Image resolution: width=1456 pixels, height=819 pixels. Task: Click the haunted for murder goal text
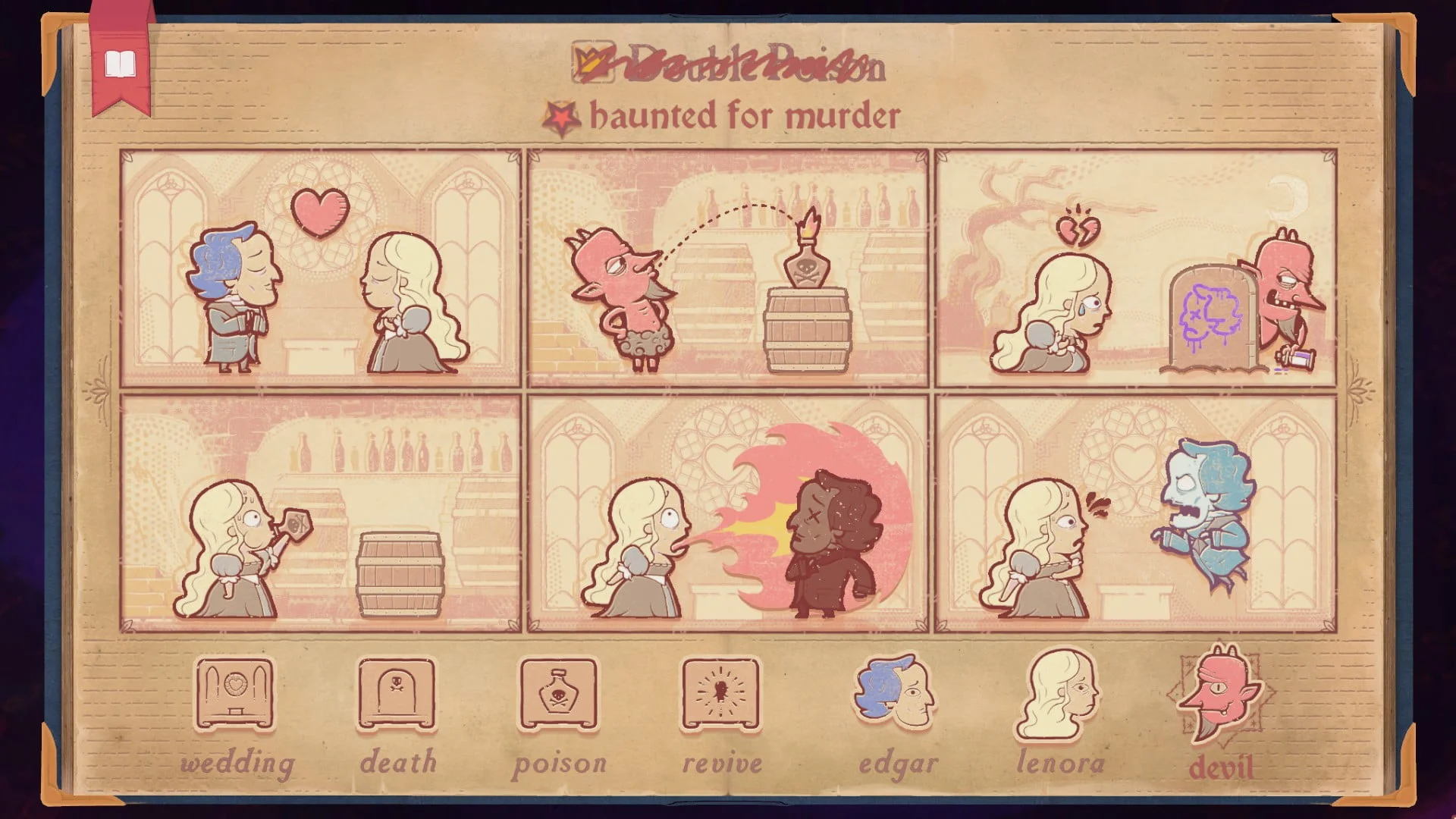tap(747, 115)
